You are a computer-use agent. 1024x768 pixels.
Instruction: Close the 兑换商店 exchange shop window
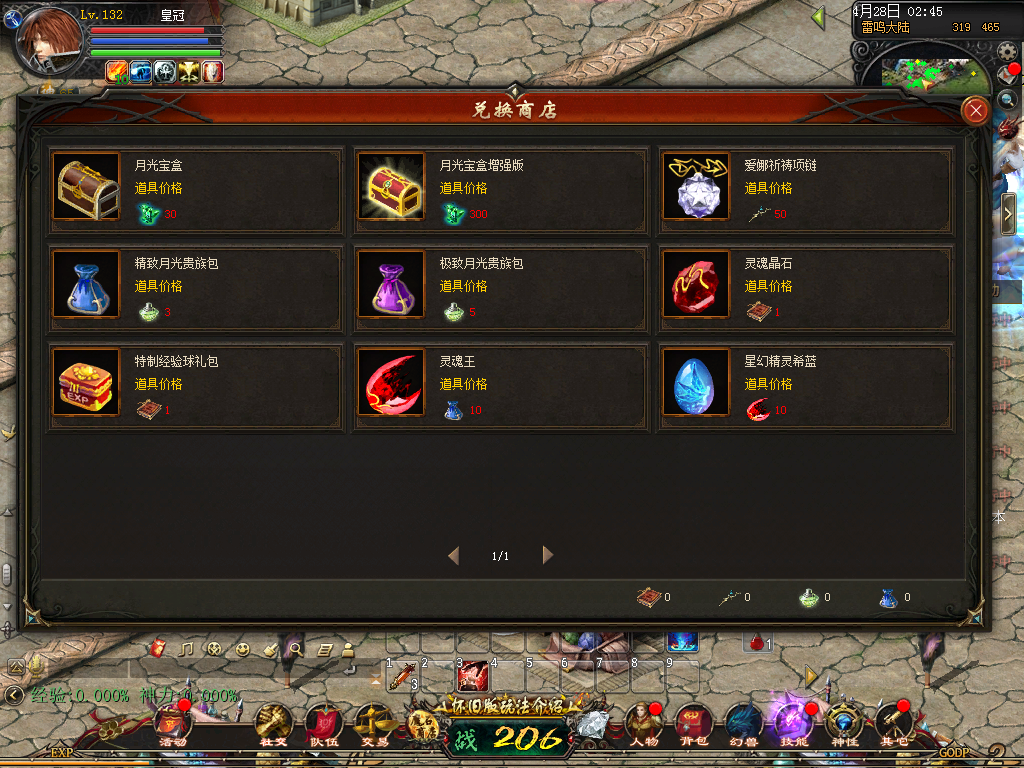coord(975,110)
